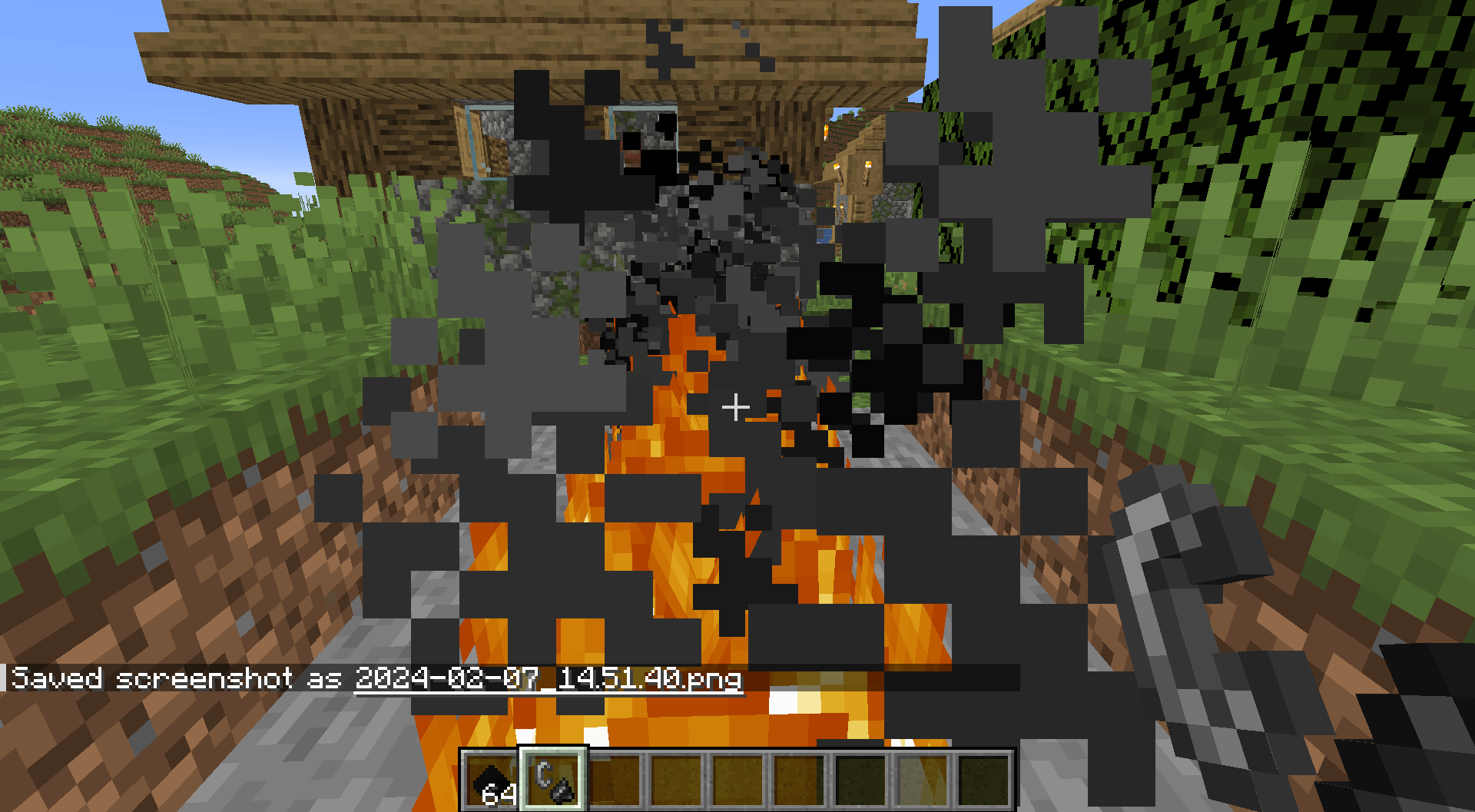This screenshot has height=812, width=1475.
Task: Click the crosshair at screen center
Action: pos(735,406)
